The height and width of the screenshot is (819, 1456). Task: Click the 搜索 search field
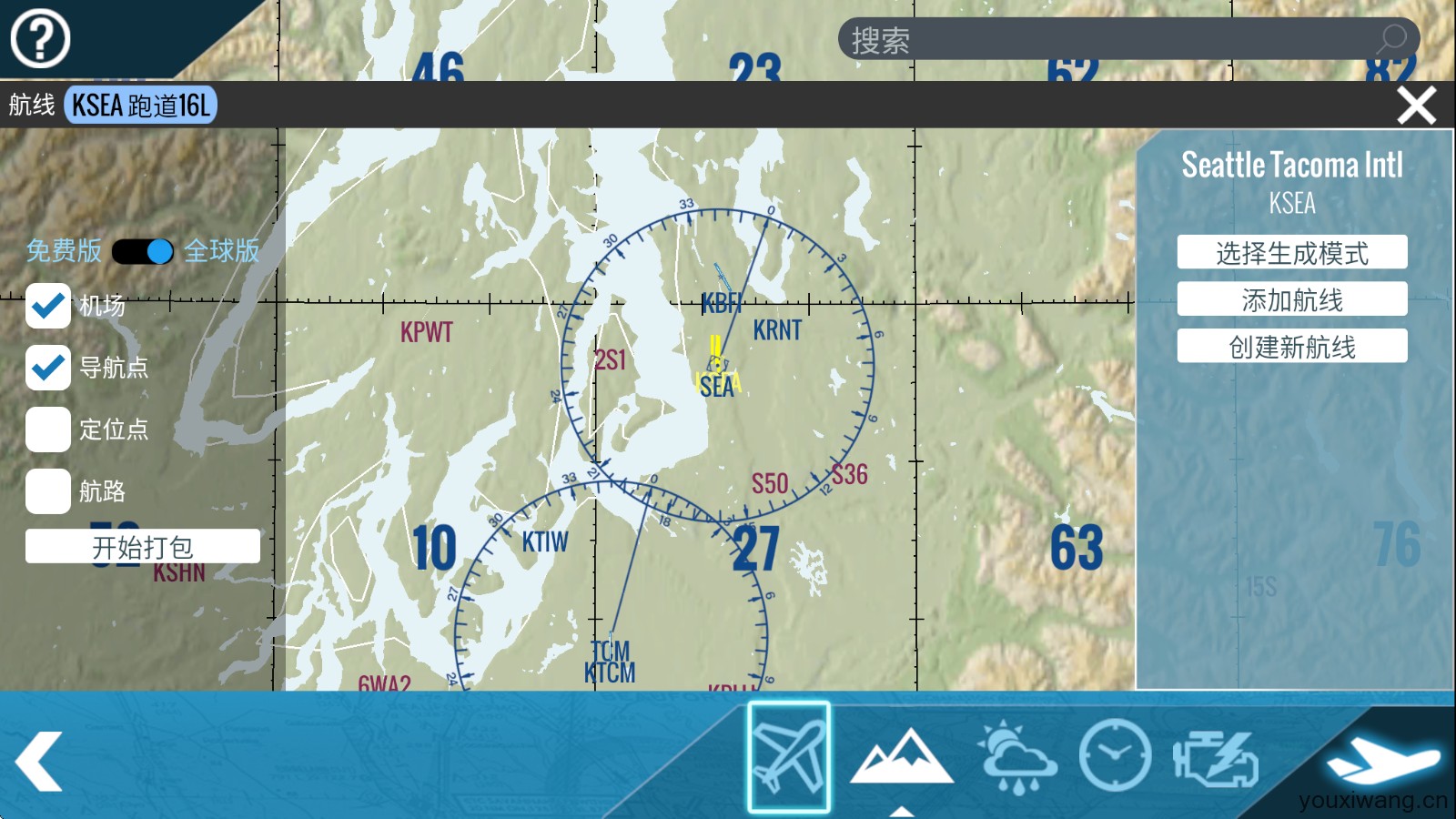(1110, 39)
